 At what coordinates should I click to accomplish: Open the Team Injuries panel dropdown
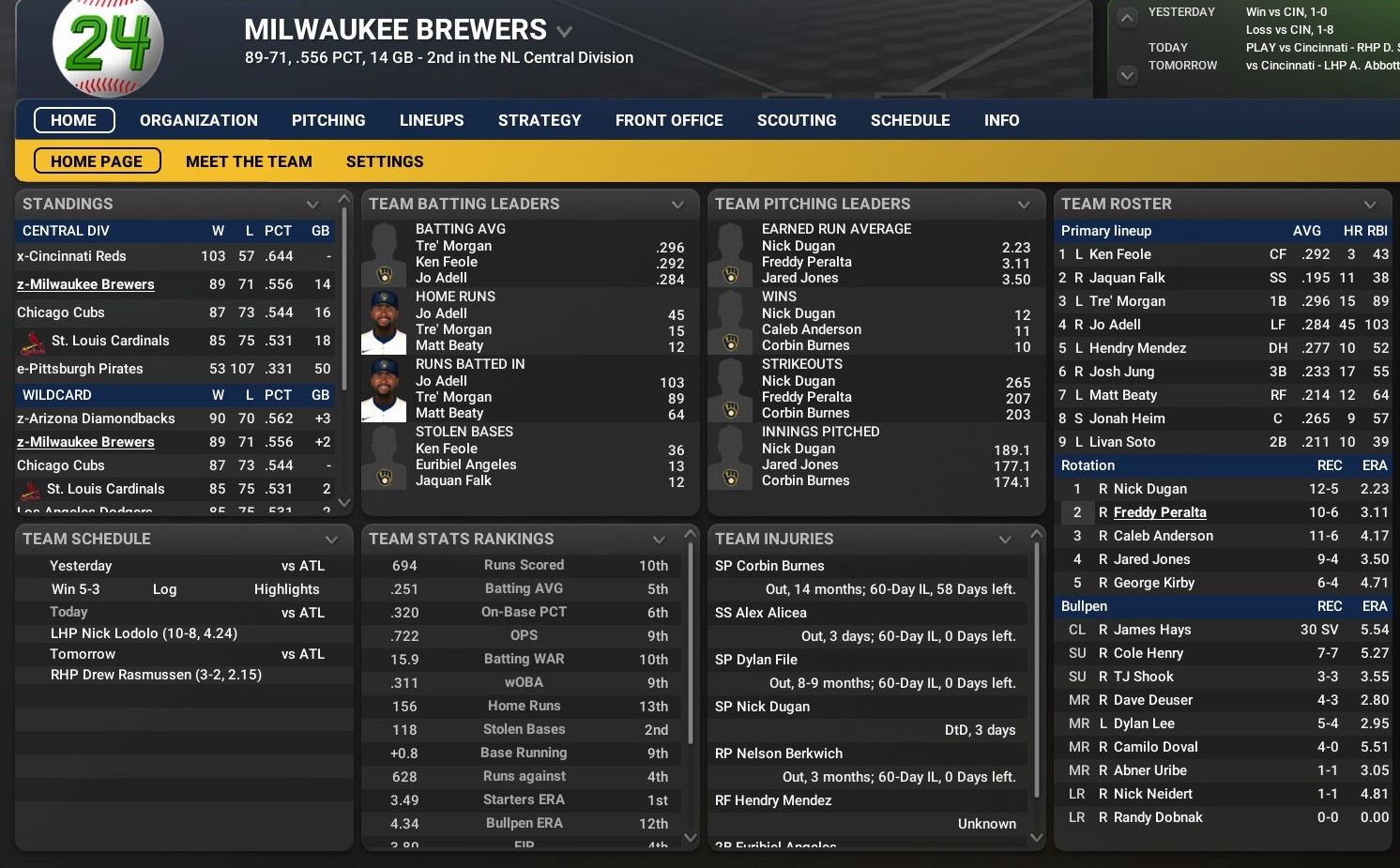coord(1005,540)
